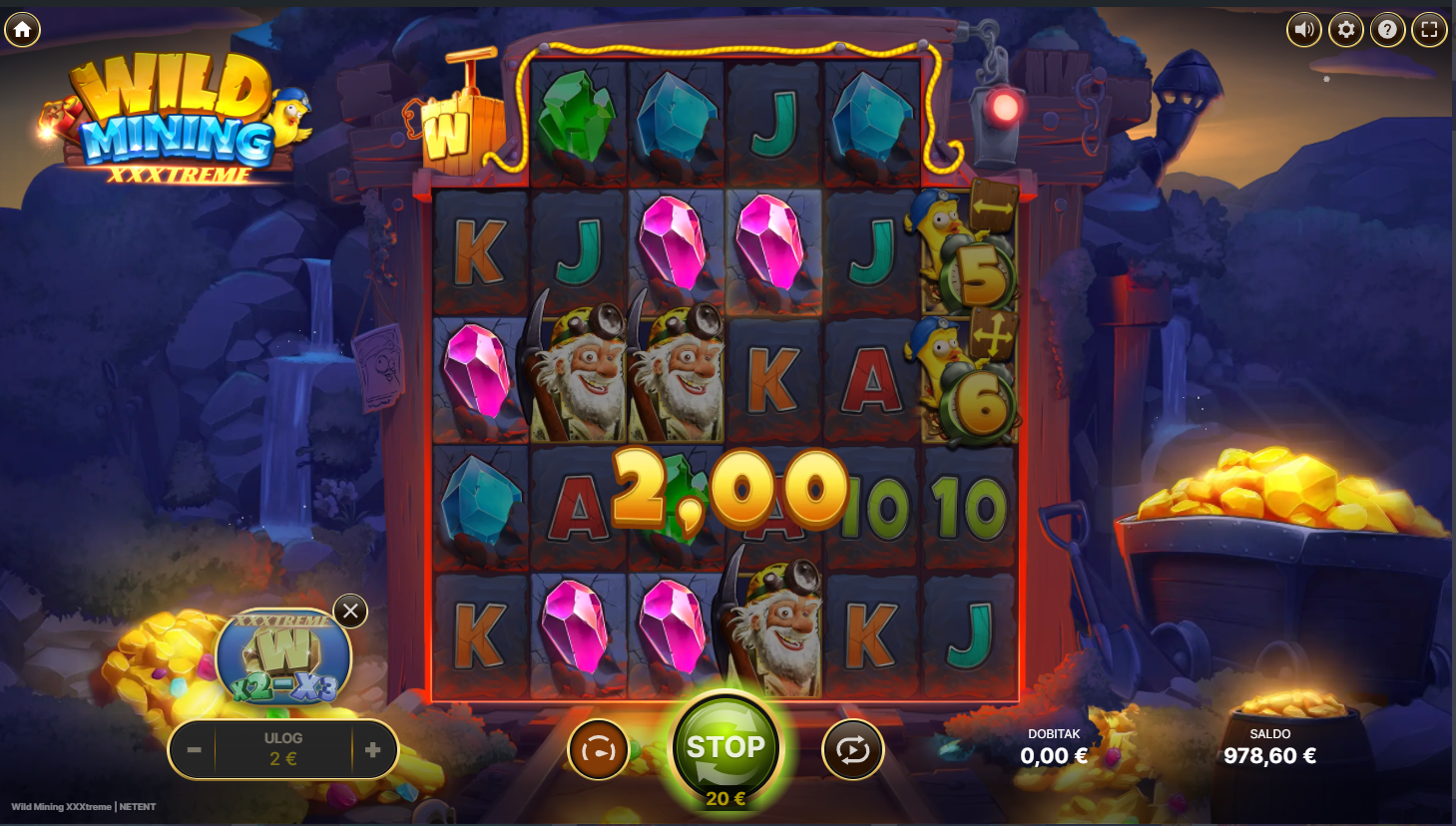Image resolution: width=1456 pixels, height=826 pixels.
Task: Toggle the sound speaker button
Action: 1303,30
